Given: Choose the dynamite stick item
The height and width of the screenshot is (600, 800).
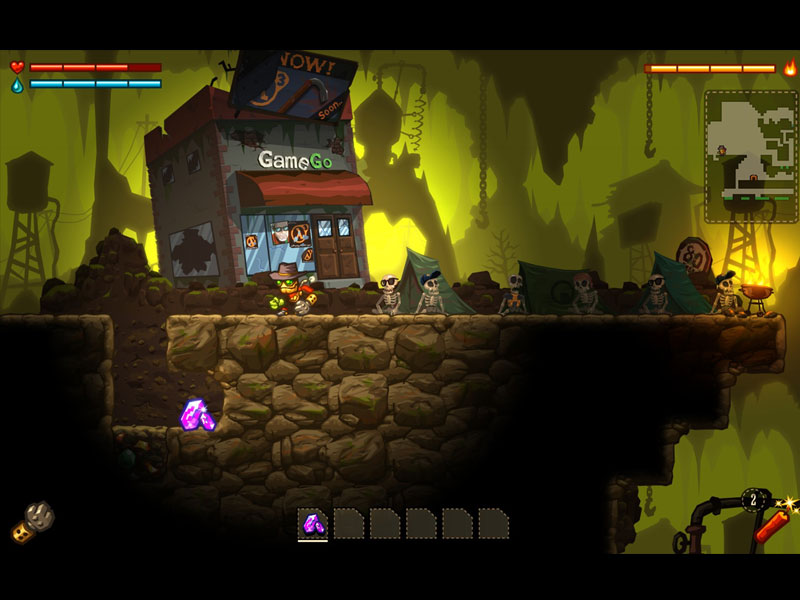Looking at the screenshot, I should coord(771,523).
